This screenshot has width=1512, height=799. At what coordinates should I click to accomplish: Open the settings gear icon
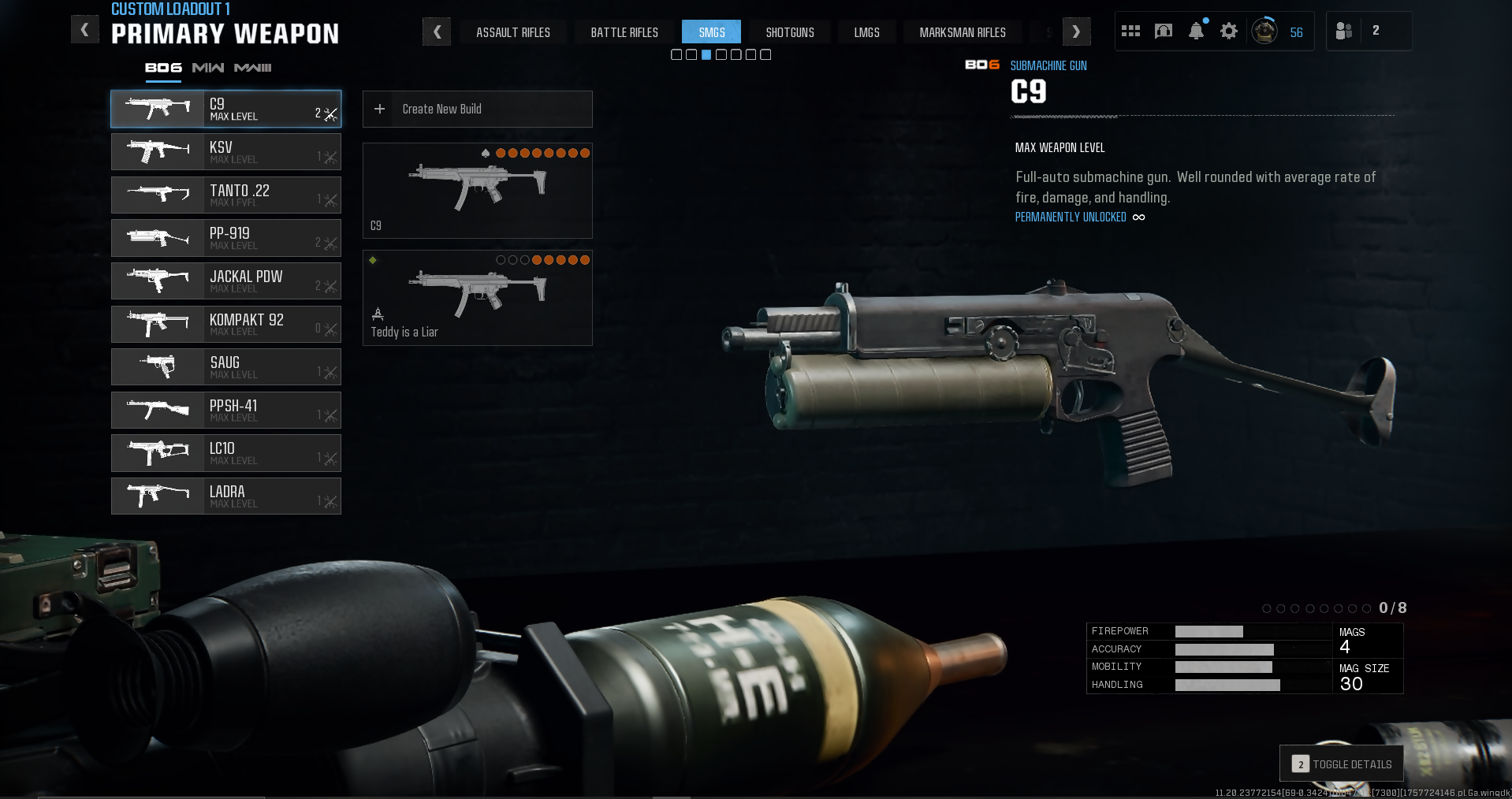point(1228,32)
